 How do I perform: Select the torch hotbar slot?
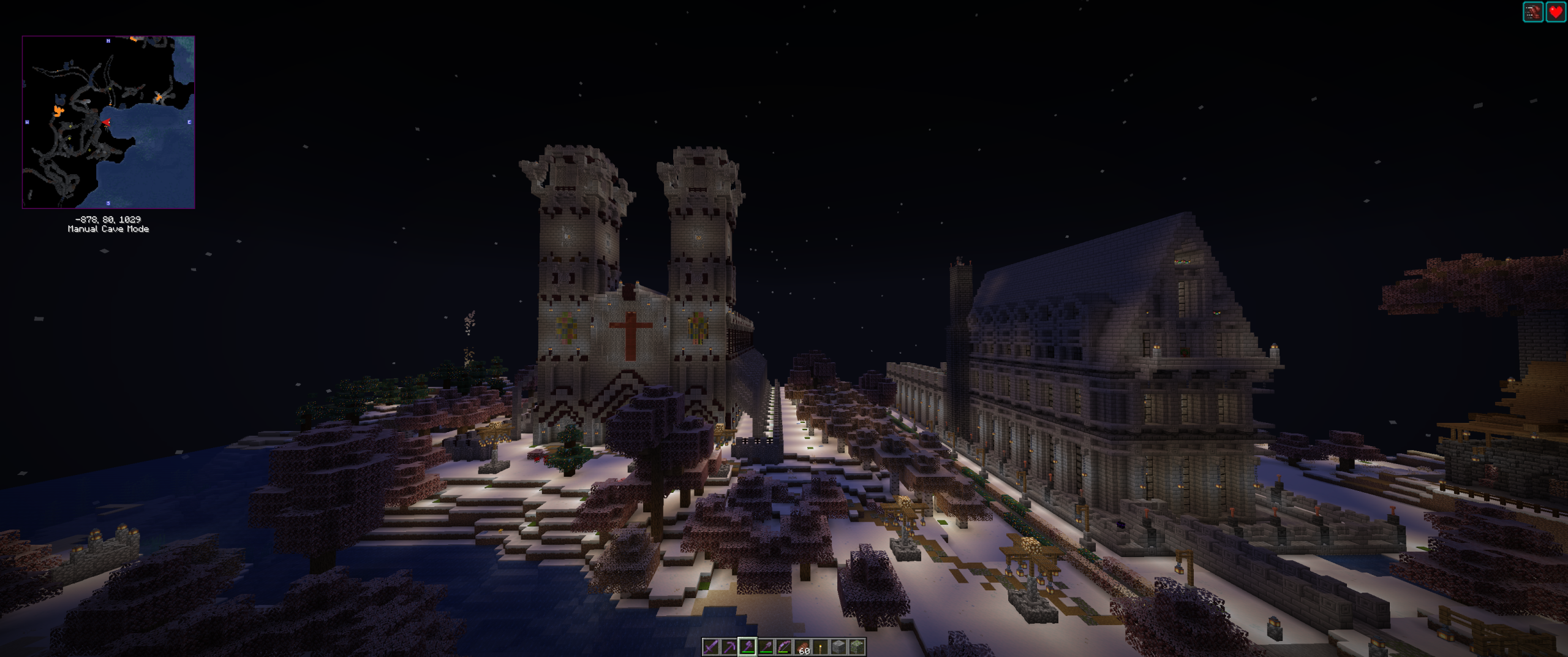[820, 647]
